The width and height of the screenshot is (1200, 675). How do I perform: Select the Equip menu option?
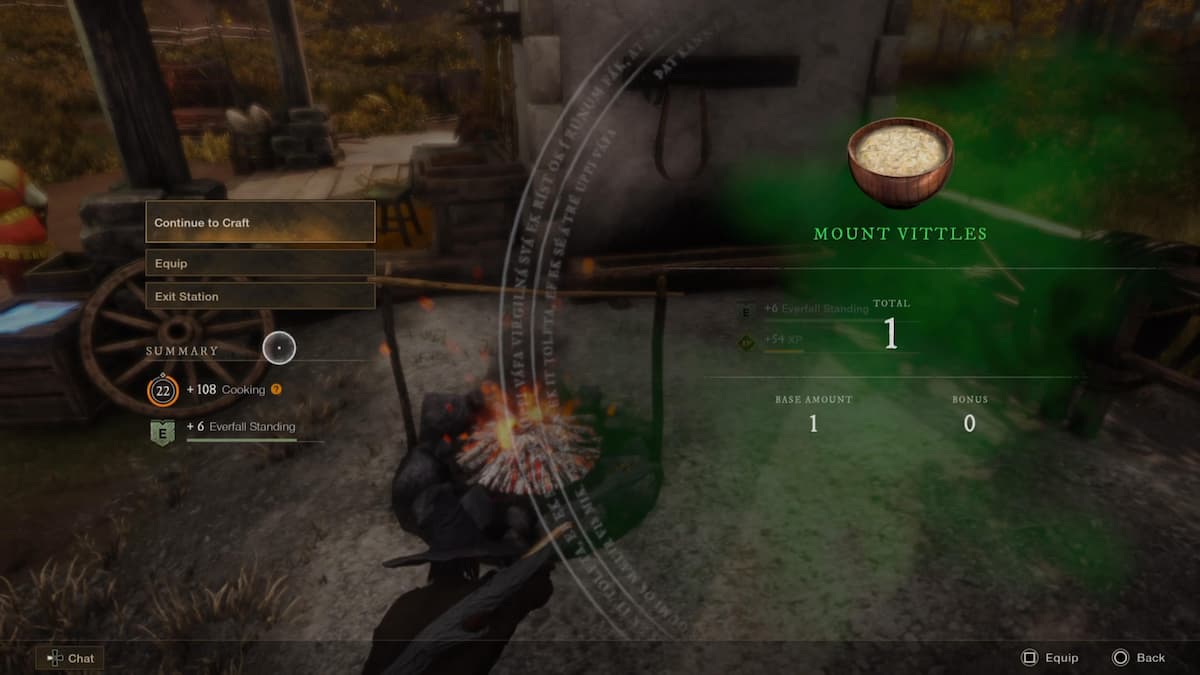point(260,263)
